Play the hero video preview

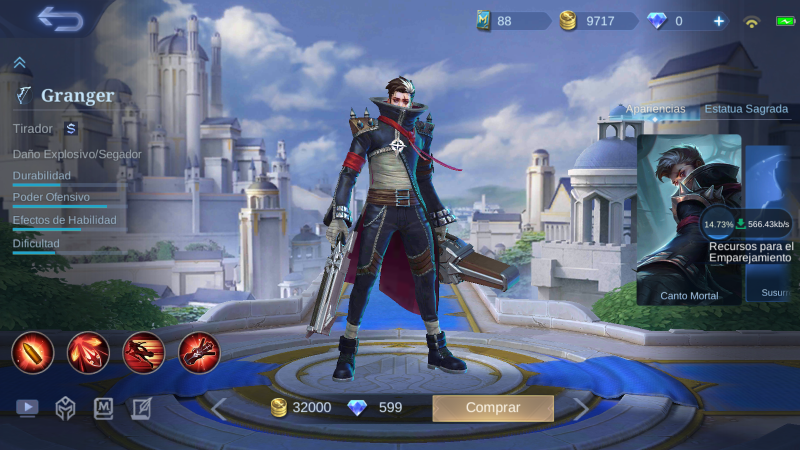pos(27,408)
